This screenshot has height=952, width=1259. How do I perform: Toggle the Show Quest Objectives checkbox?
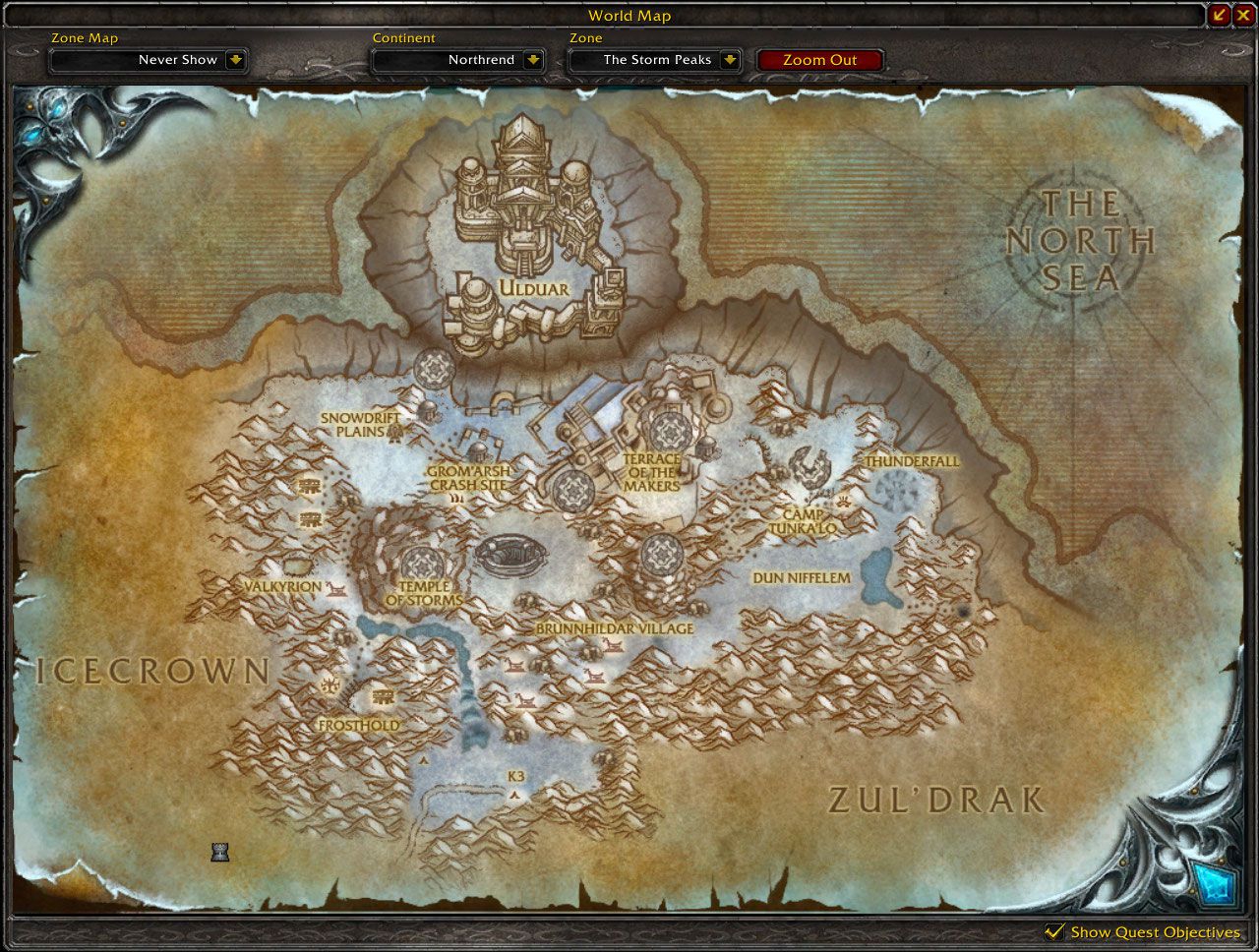click(1054, 931)
